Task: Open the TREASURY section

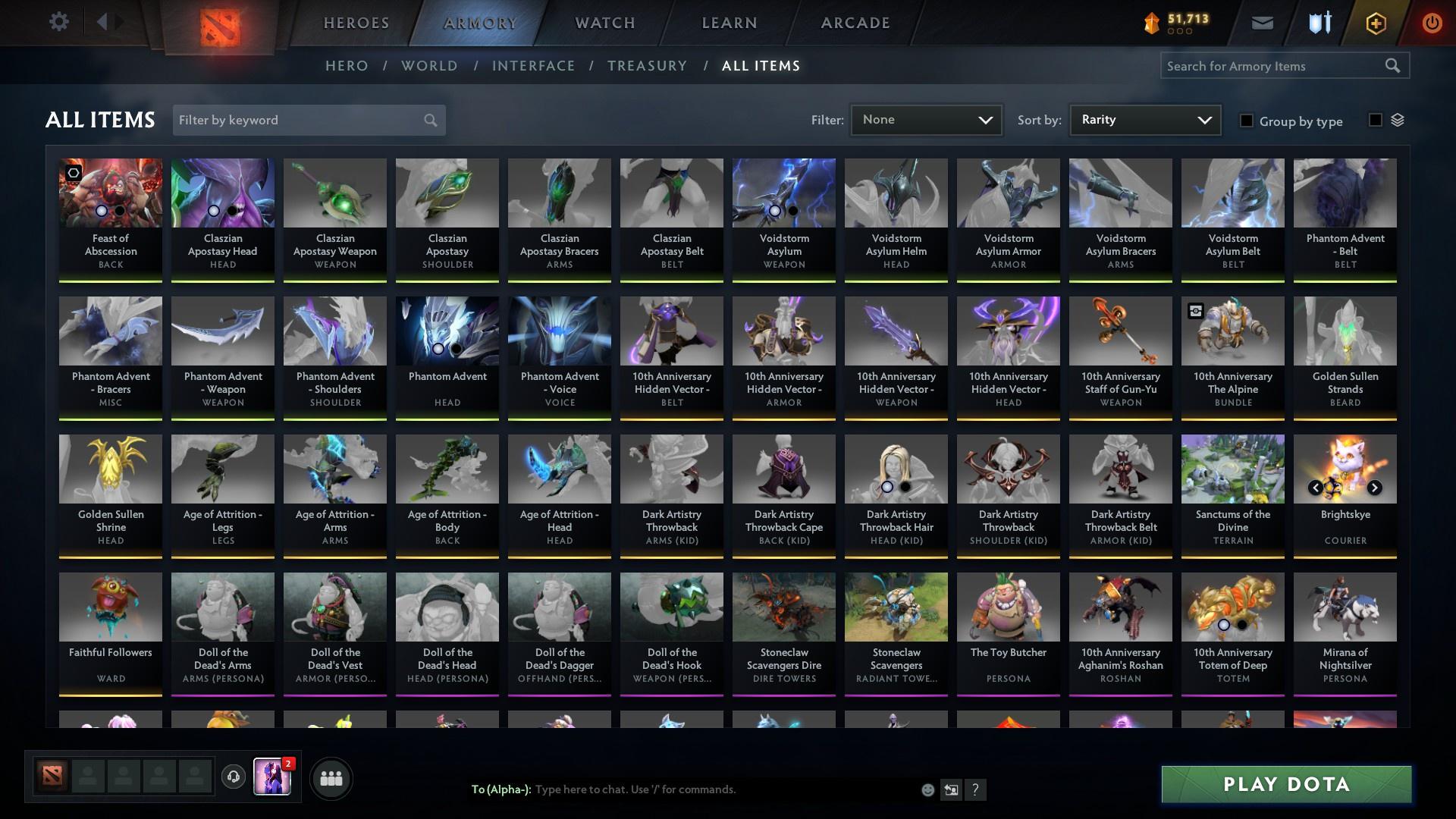Action: point(647,66)
